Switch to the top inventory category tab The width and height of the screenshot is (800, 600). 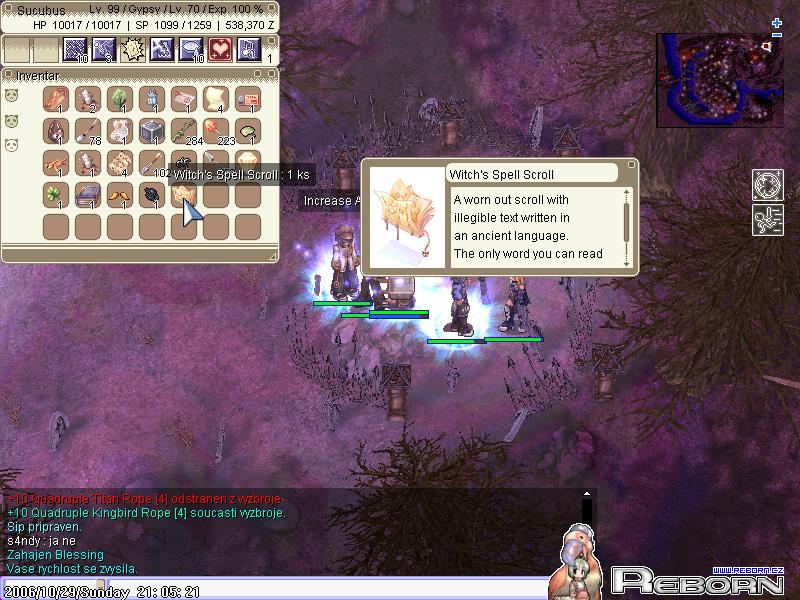(12, 97)
